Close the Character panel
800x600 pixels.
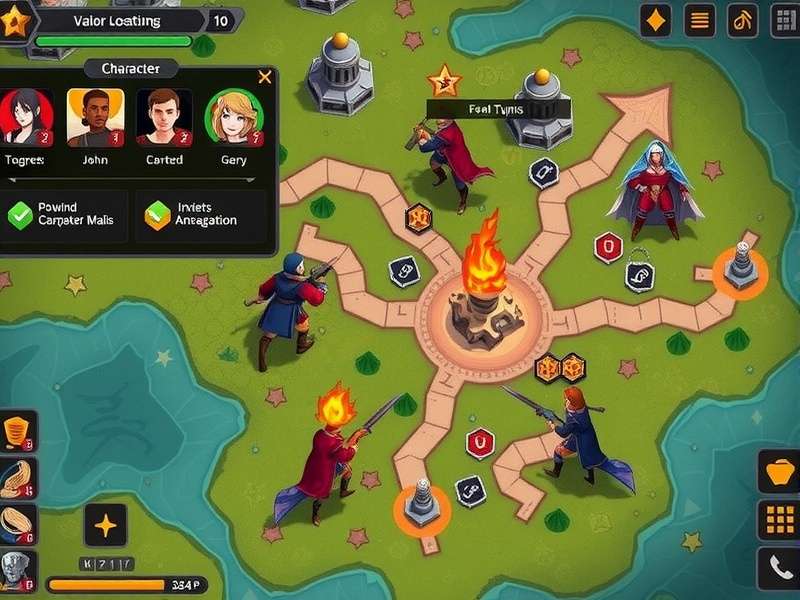tap(264, 77)
